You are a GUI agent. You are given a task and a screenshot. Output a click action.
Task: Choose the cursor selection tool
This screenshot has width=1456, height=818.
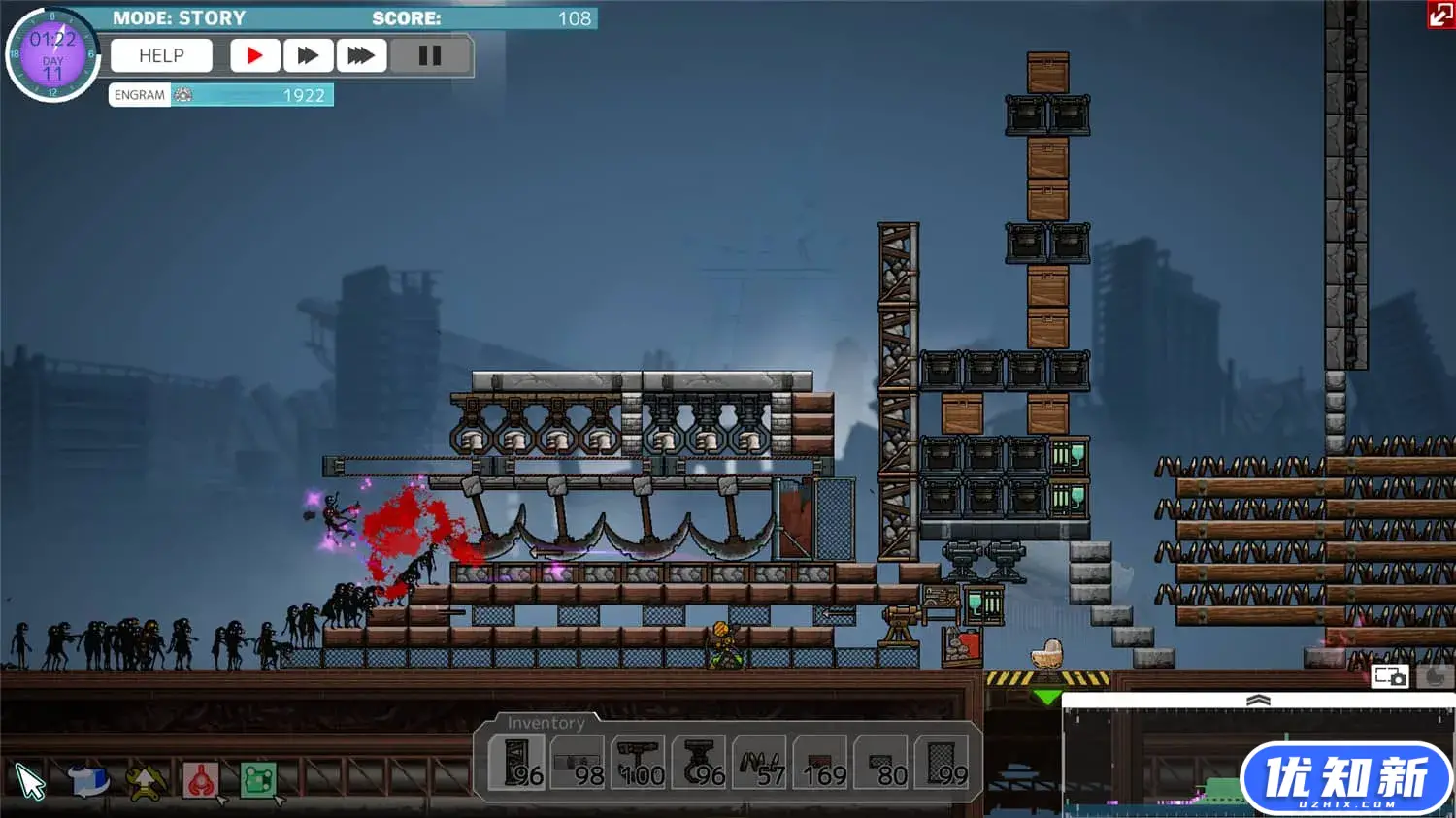(30, 781)
